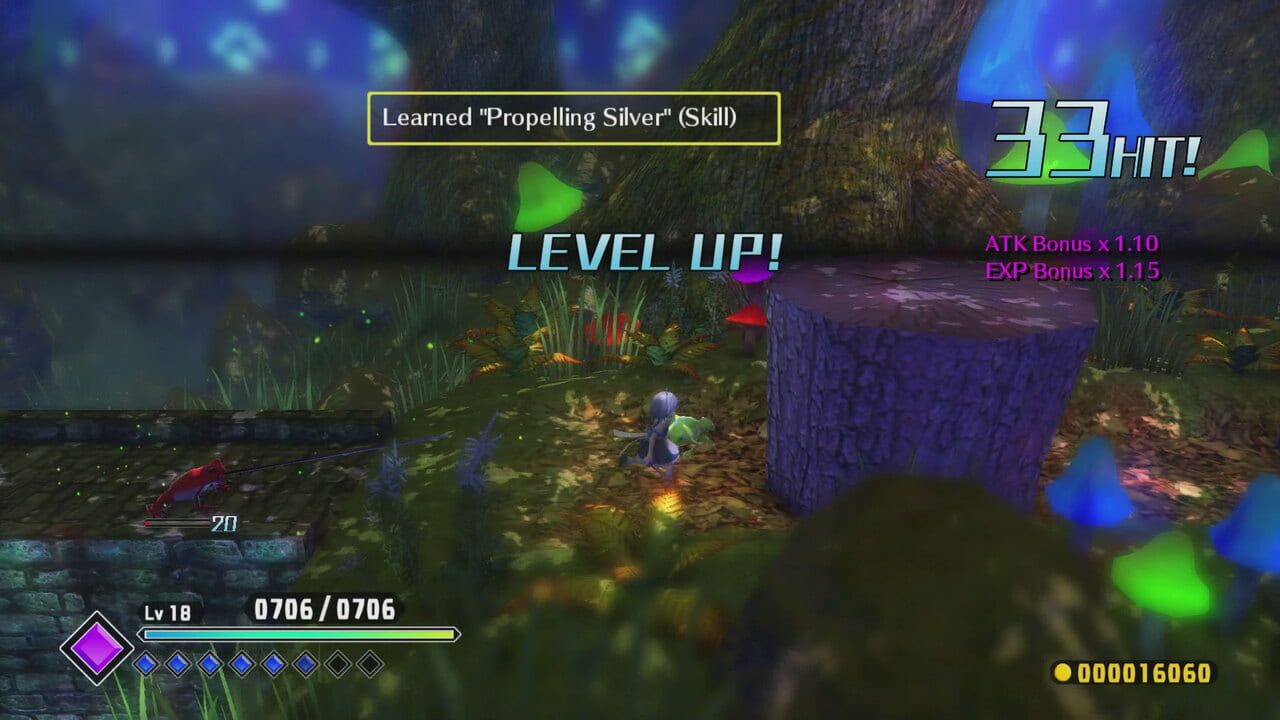Click the red marker on the enemy health bar
Viewport: 1280px width, 720px height.
pyautogui.click(x=147, y=523)
